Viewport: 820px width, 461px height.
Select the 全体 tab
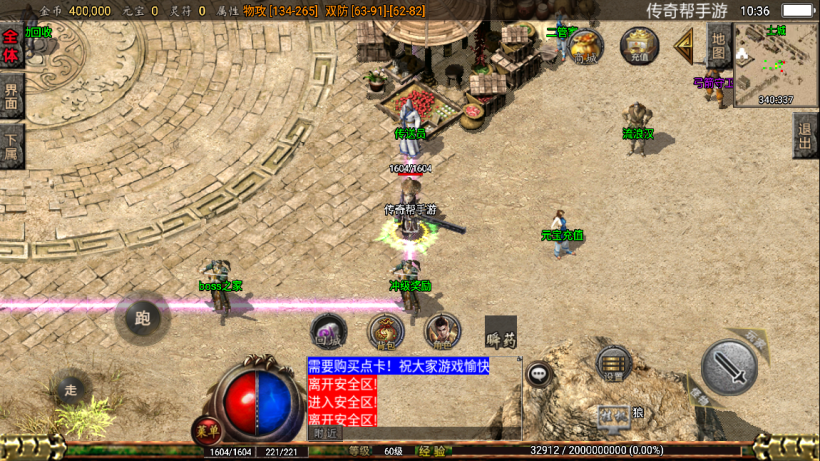tap(11, 46)
